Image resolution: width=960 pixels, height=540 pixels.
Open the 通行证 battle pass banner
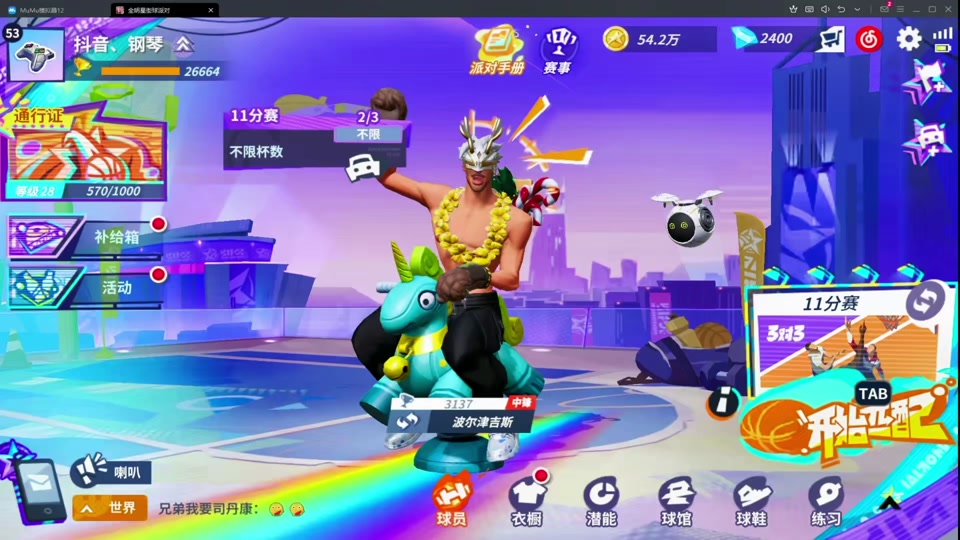[x=84, y=156]
